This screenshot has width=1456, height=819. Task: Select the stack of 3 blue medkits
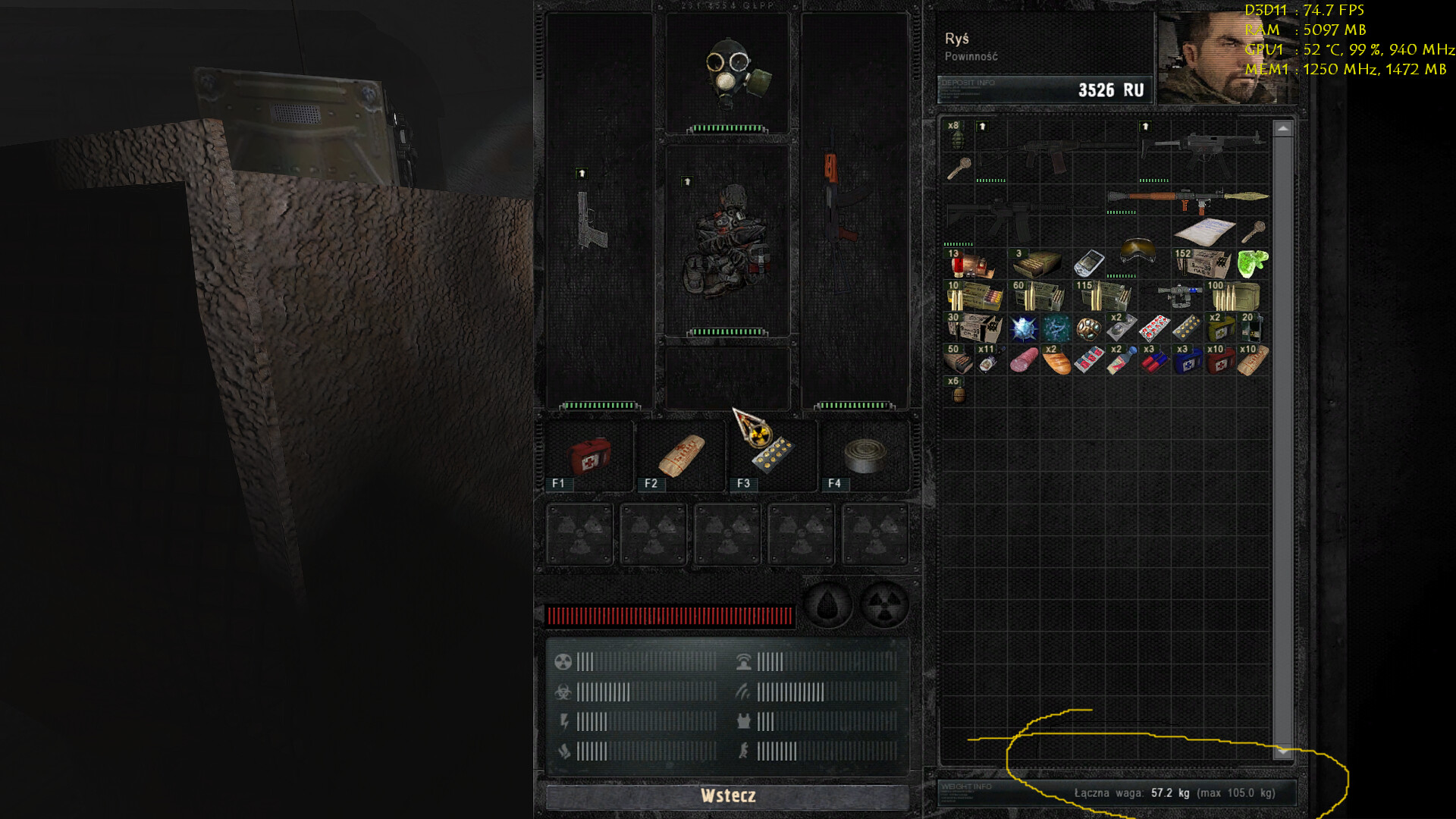(x=1187, y=361)
